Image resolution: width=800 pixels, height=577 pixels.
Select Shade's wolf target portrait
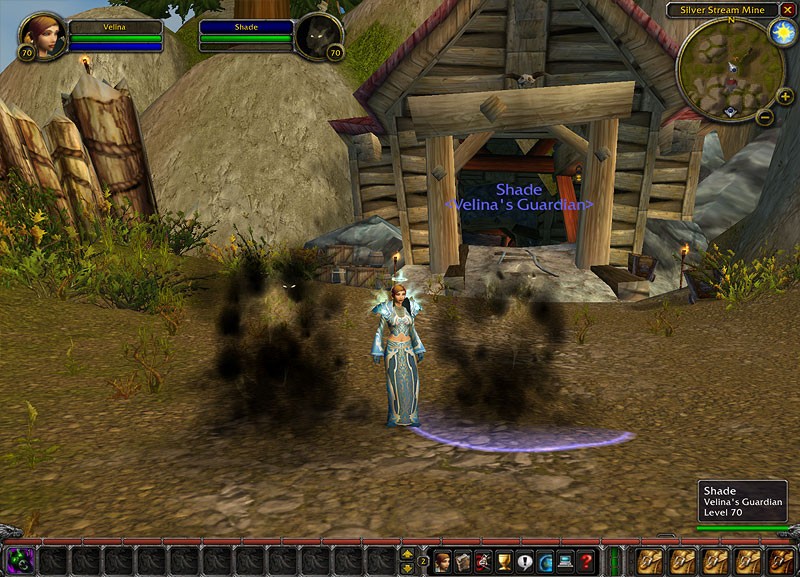pyautogui.click(x=318, y=37)
